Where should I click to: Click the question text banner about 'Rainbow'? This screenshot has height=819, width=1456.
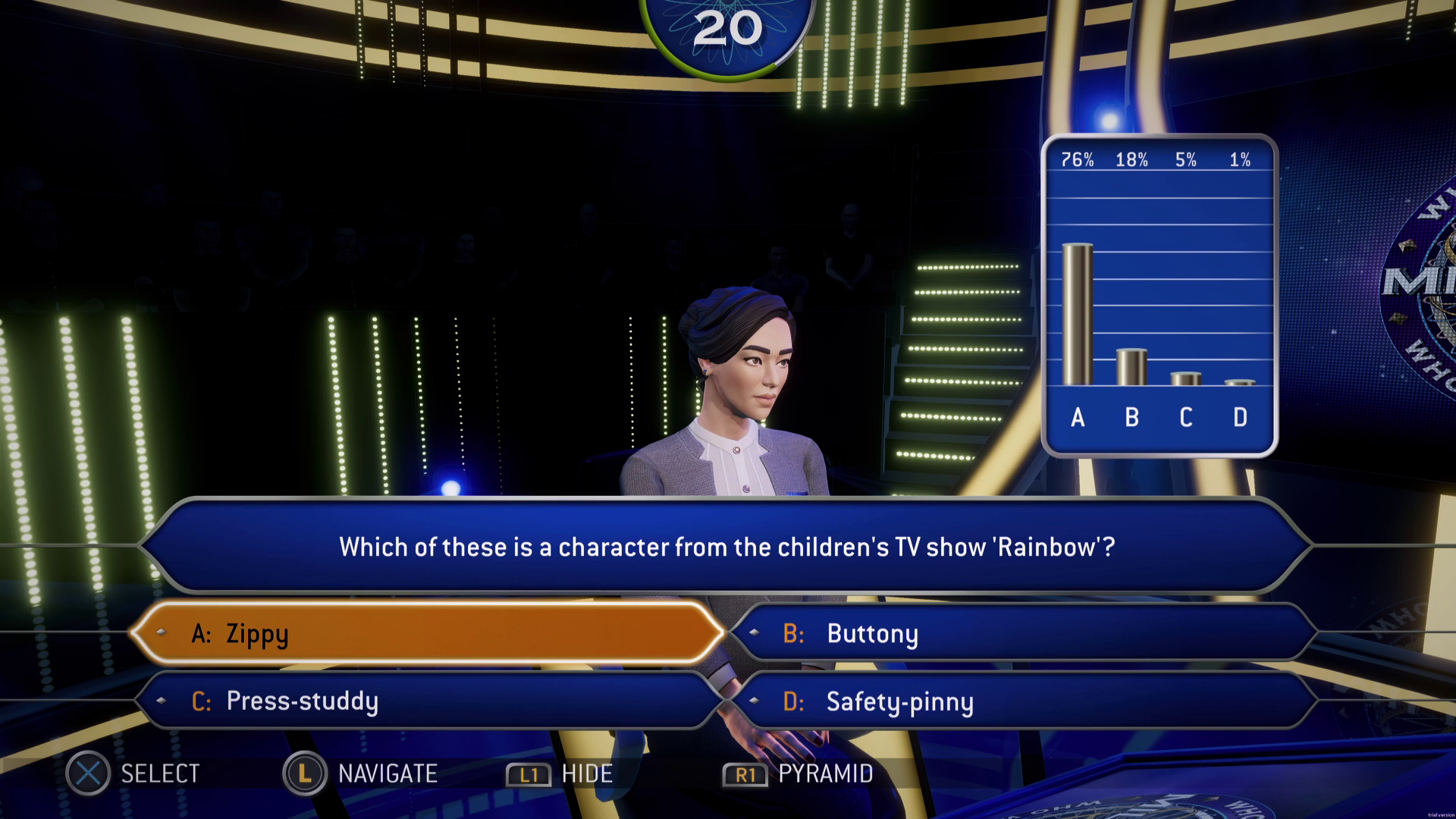click(728, 547)
